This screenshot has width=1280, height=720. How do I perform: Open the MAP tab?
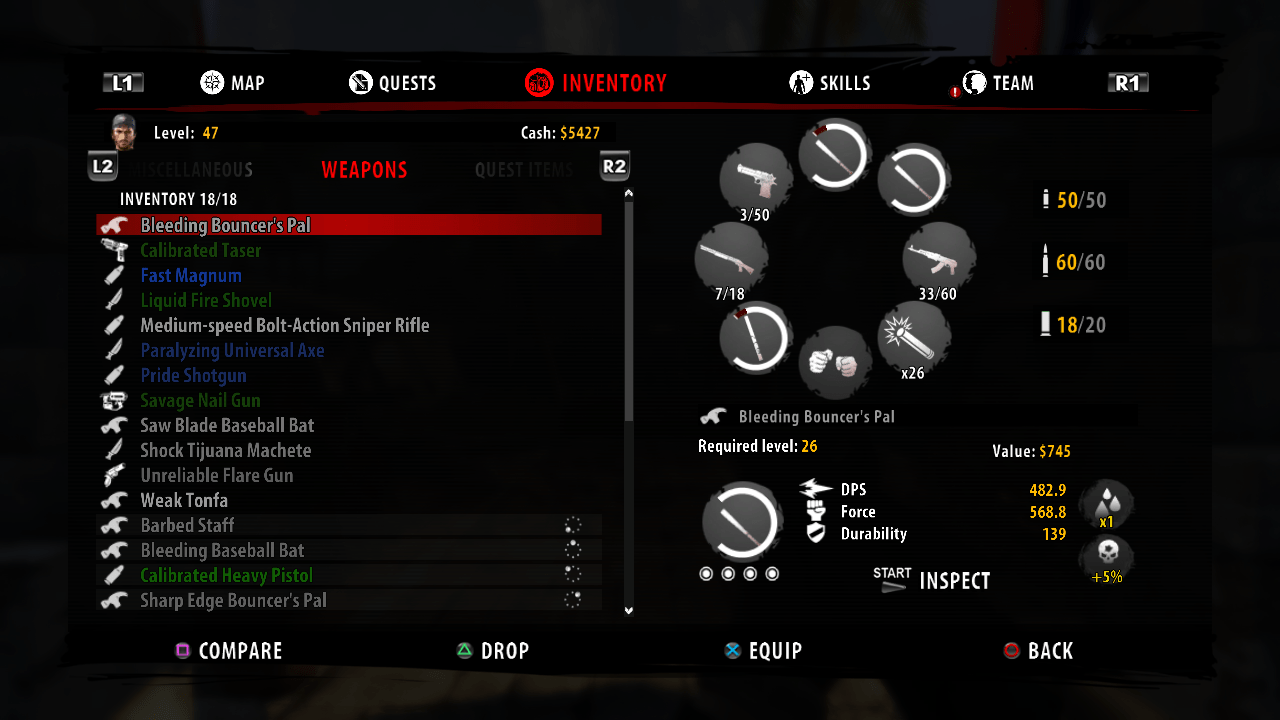(232, 83)
